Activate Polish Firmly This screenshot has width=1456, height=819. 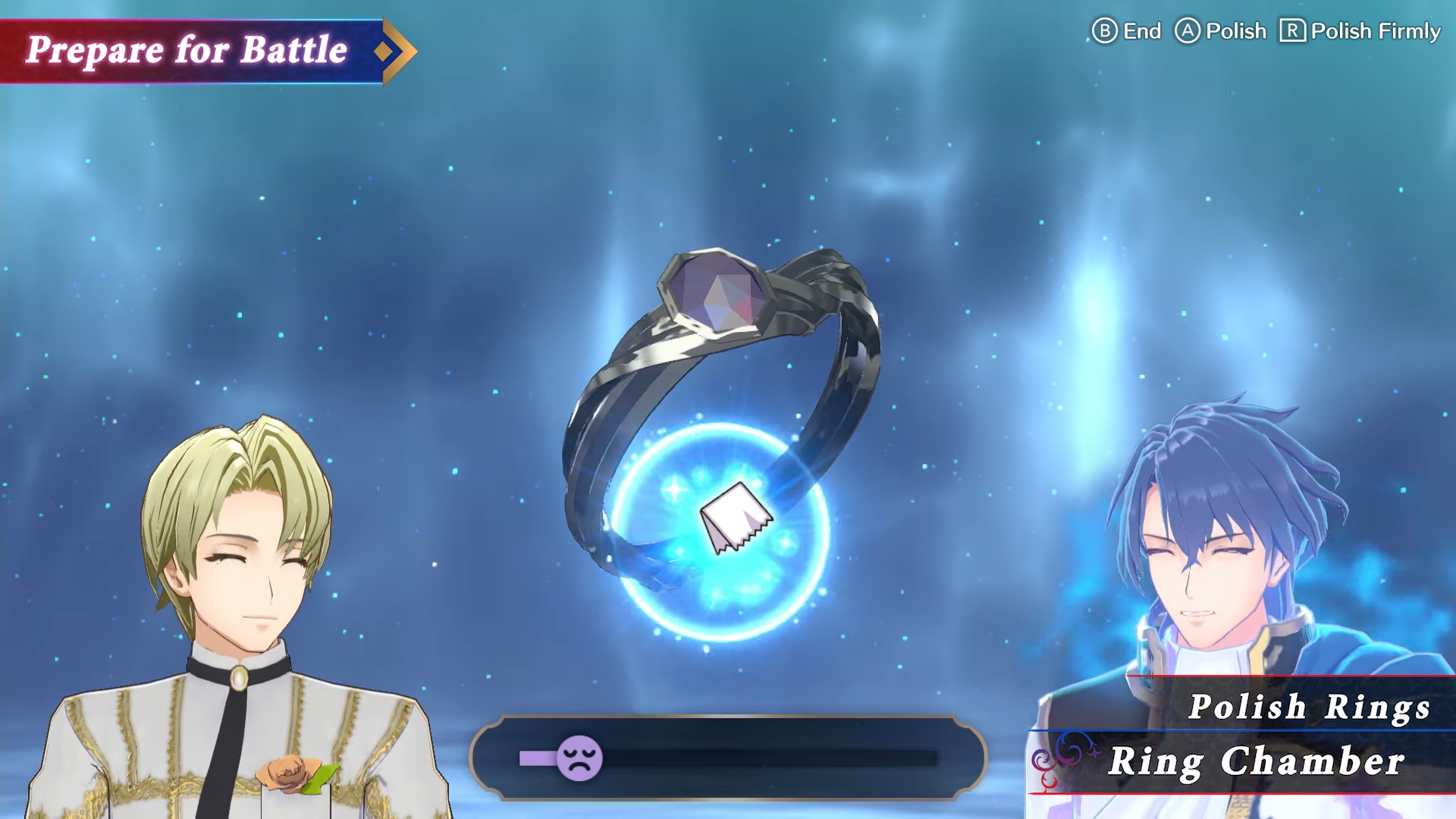click(1357, 32)
